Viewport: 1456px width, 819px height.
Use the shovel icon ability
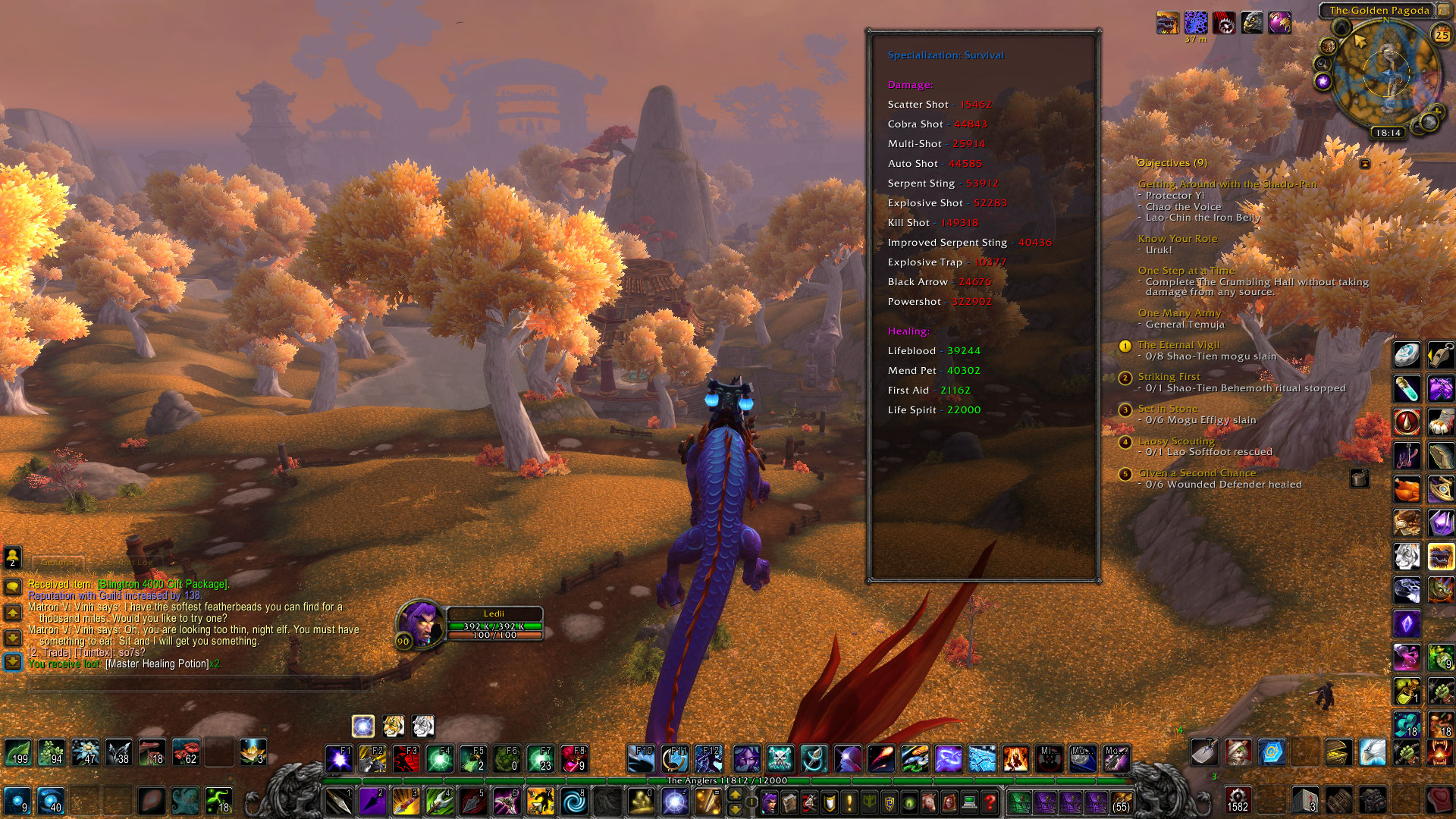1203,752
